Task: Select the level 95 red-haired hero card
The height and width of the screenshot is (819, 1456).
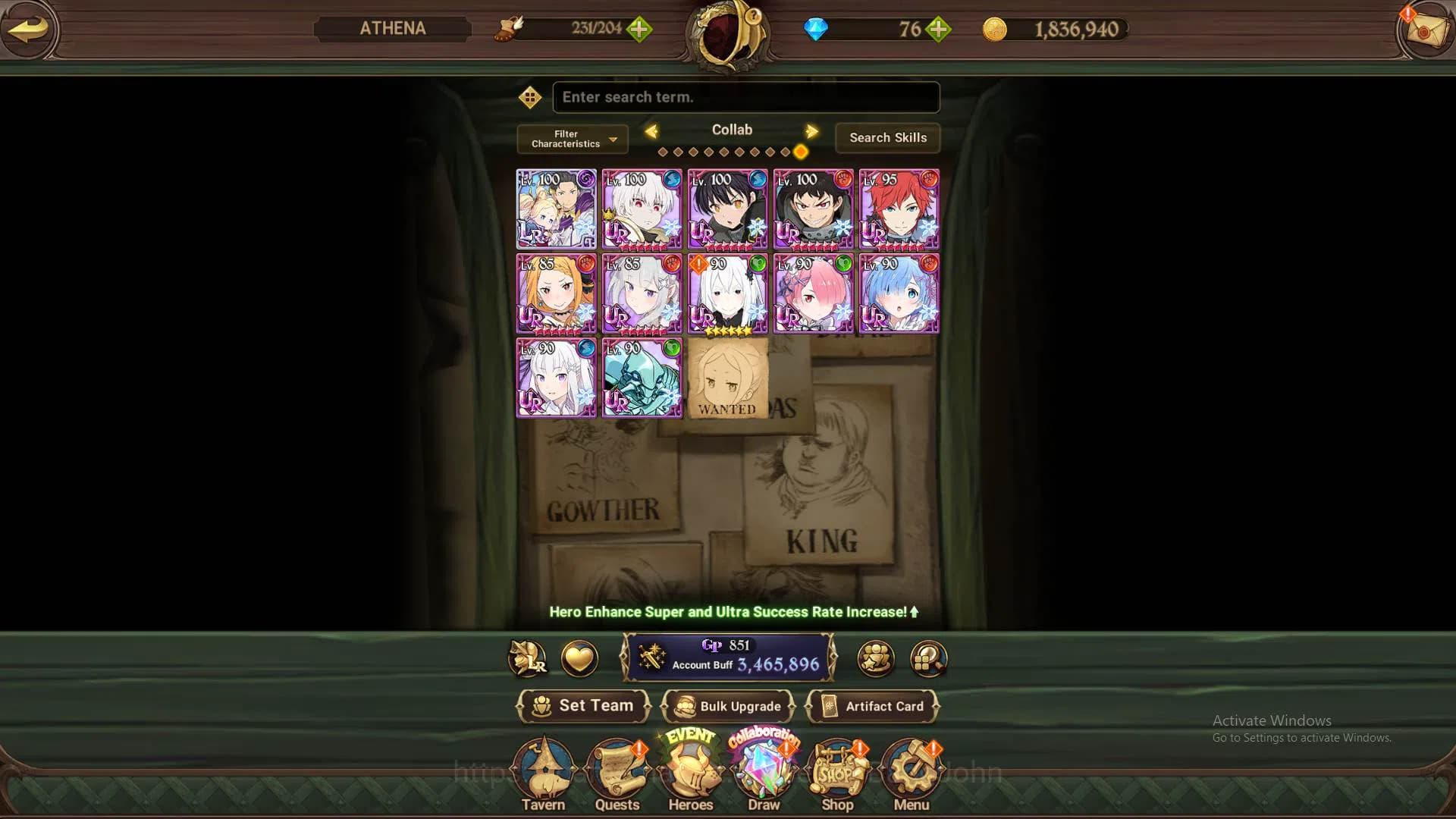Action: [x=898, y=208]
